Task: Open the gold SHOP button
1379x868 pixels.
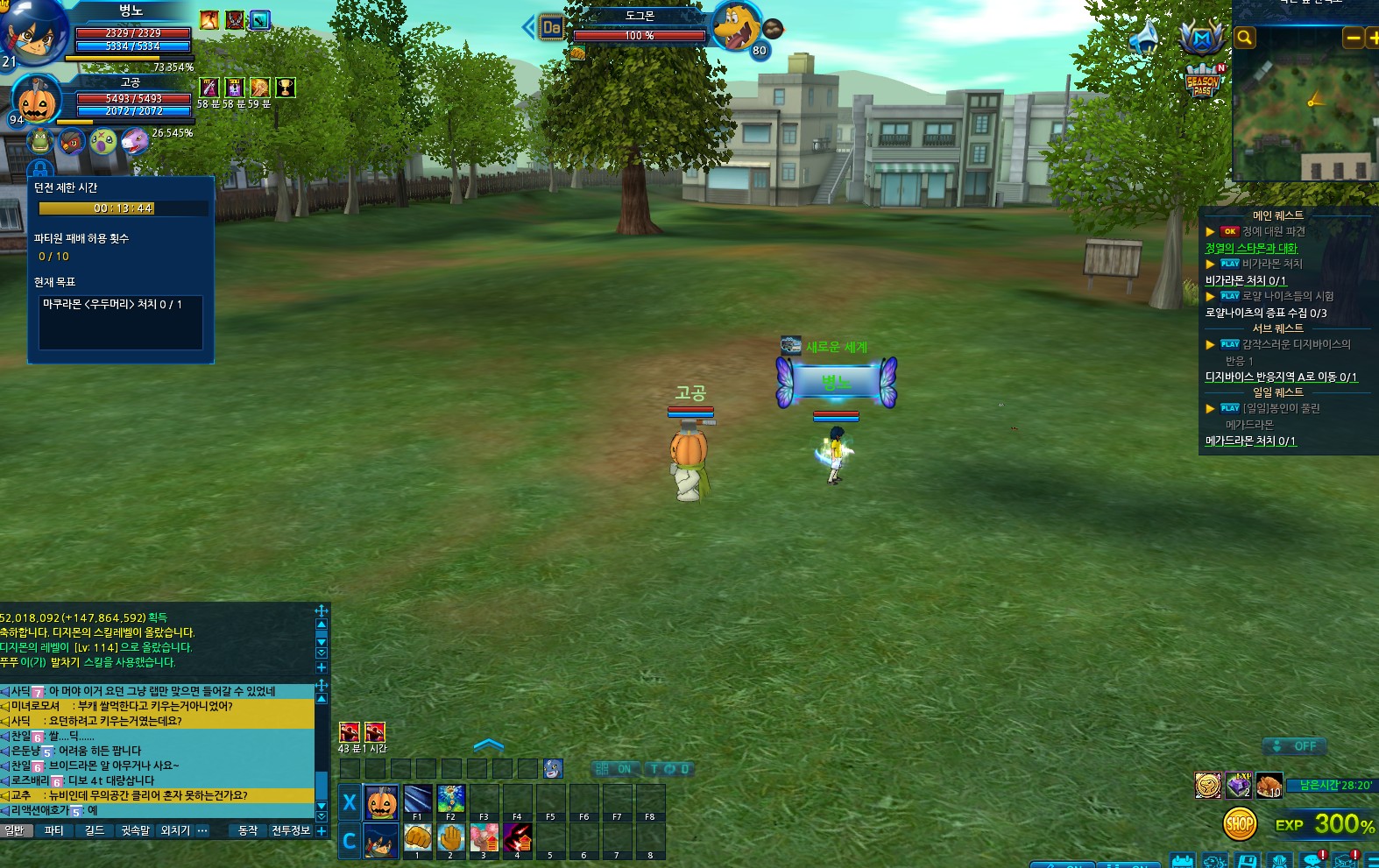Action: [x=1239, y=823]
